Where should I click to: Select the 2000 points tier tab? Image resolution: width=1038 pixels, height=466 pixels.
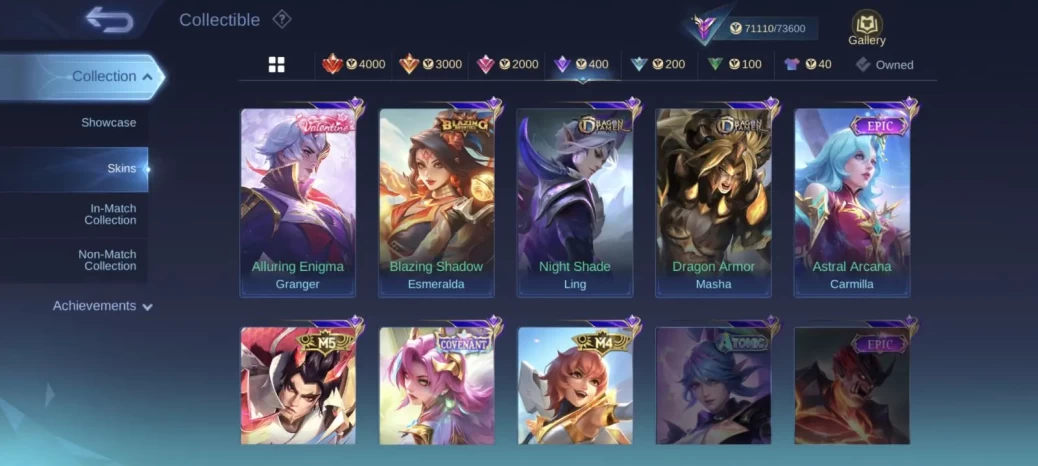(508, 65)
